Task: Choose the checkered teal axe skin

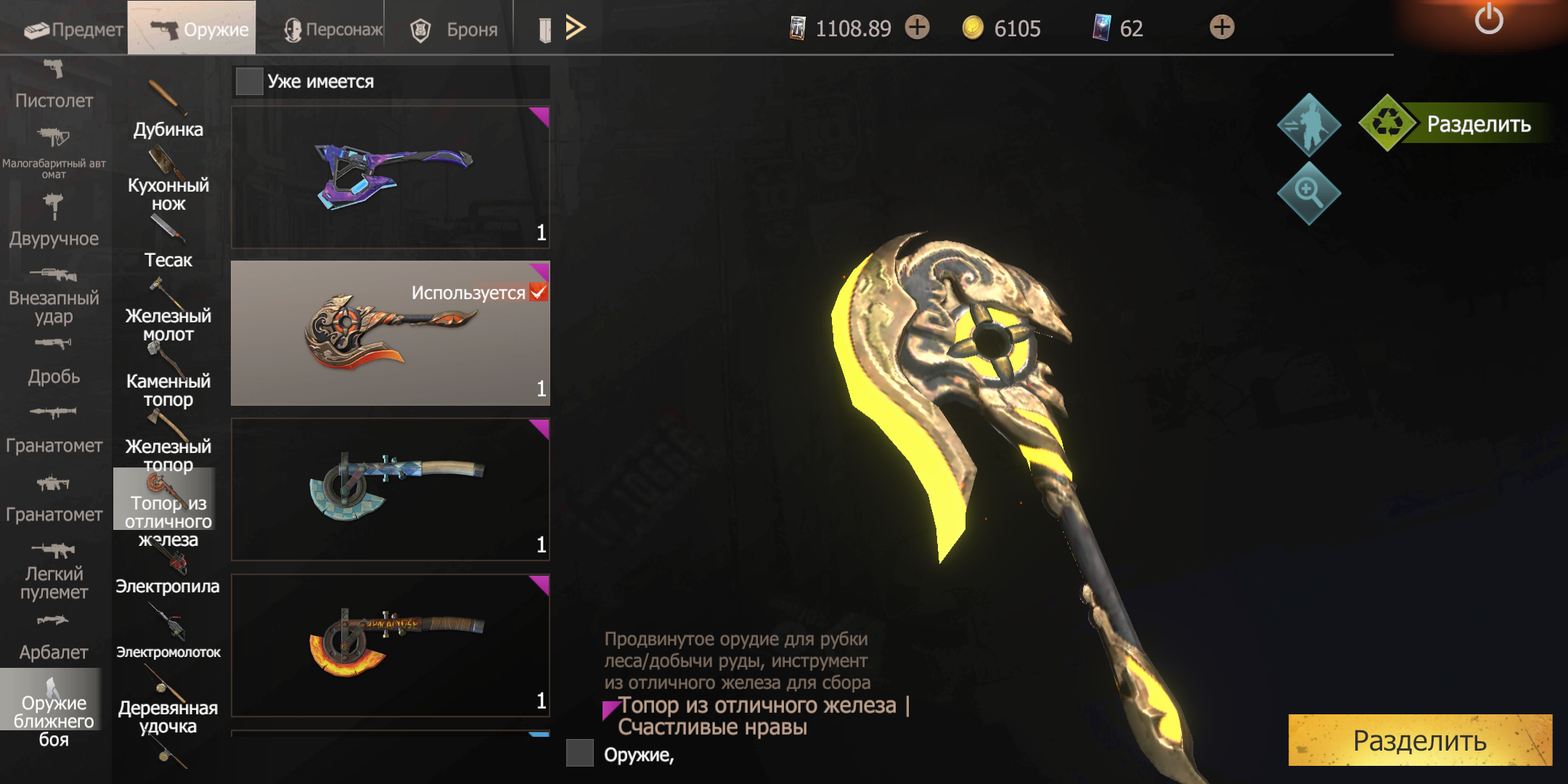Action: pyautogui.click(x=391, y=489)
